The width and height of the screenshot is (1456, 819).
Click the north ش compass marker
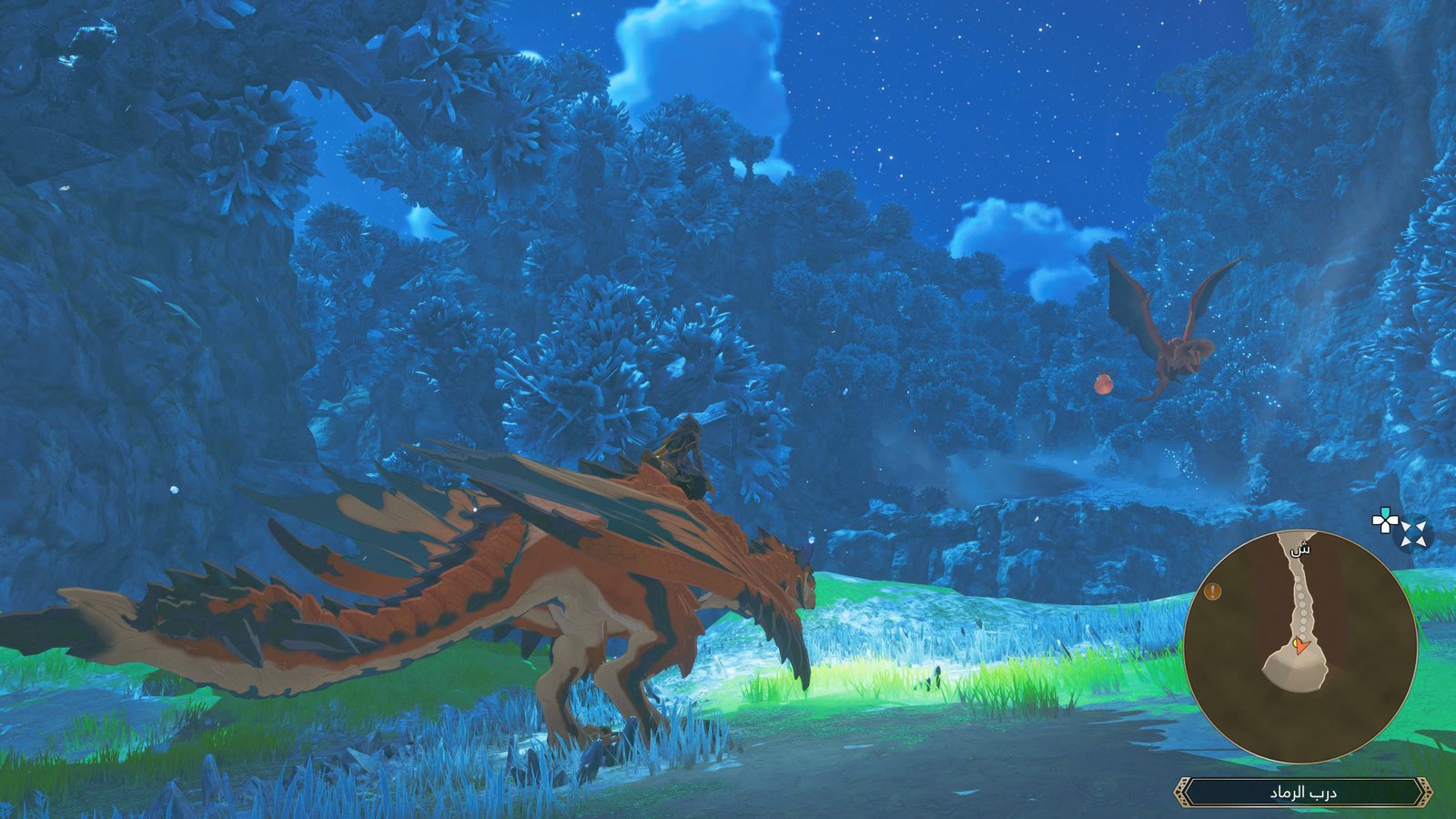click(x=1300, y=549)
